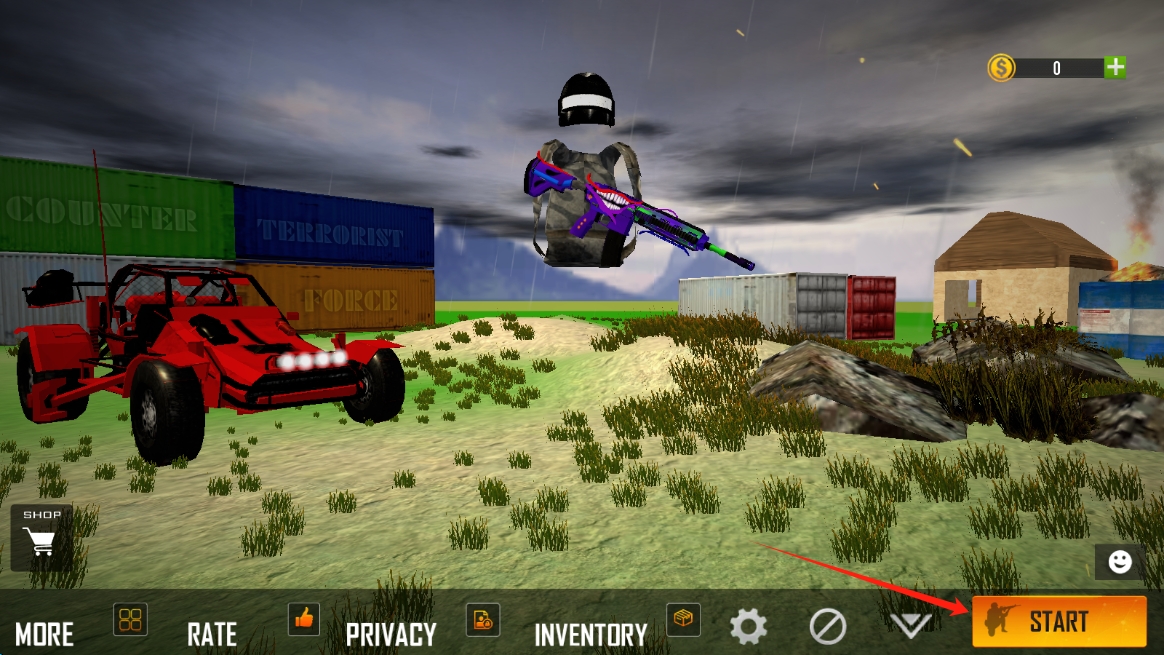This screenshot has height=655, width=1164.
Task: Click the no-ads circle-slash icon
Action: tap(827, 627)
